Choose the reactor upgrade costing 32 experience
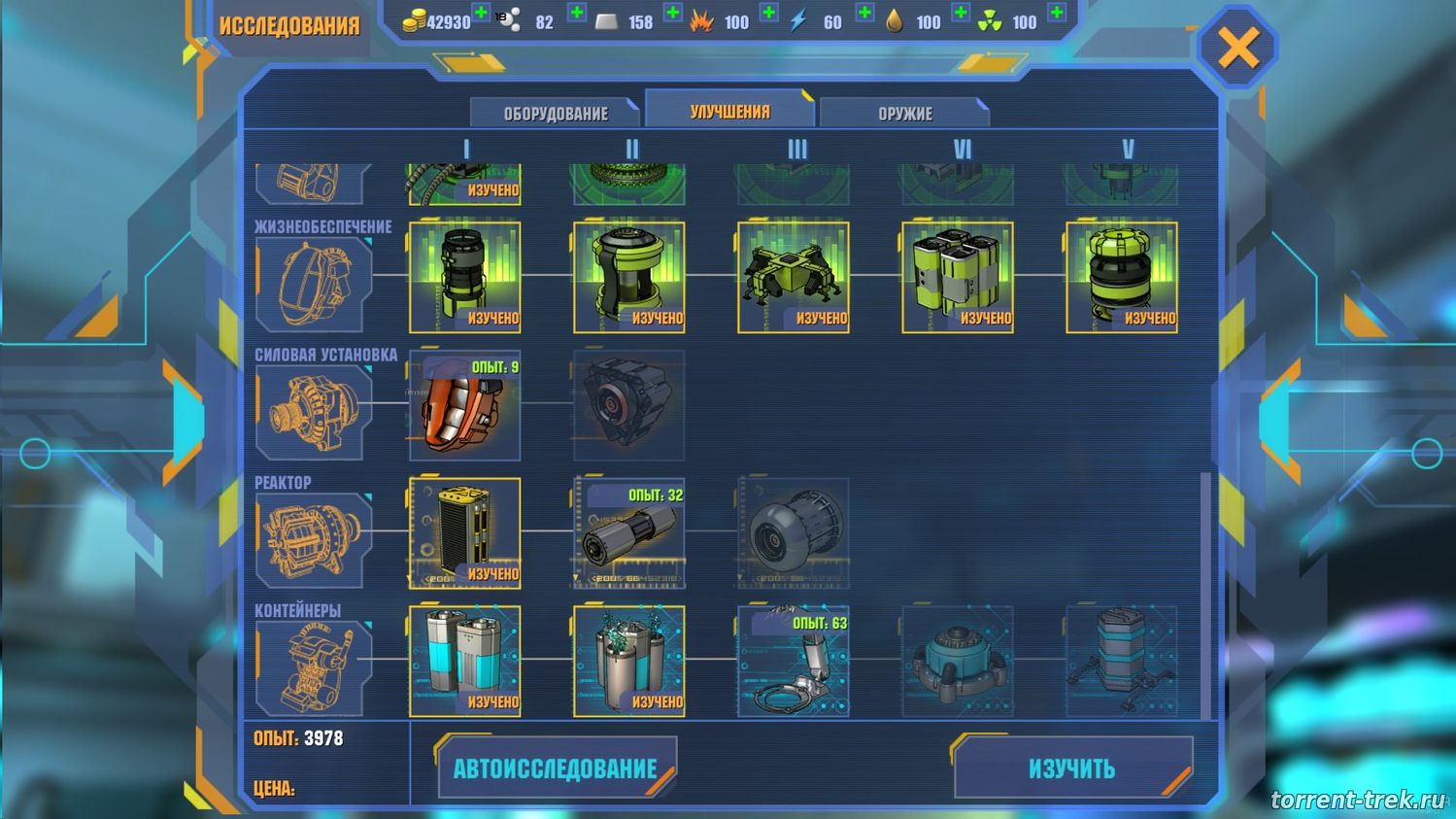The width and height of the screenshot is (1456, 819). 628,532
